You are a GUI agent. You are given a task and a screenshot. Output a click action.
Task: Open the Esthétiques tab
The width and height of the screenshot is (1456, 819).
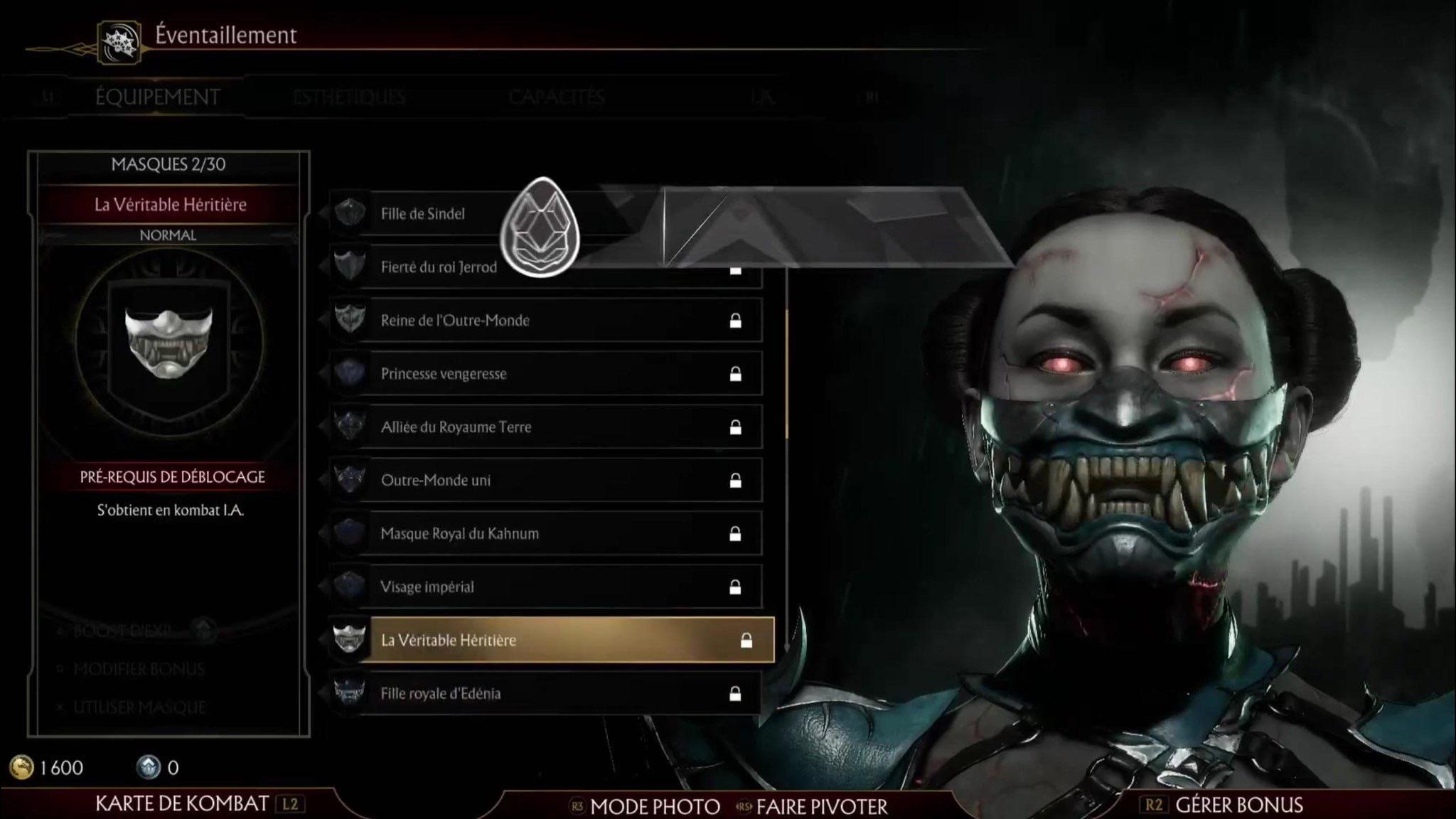(349, 97)
